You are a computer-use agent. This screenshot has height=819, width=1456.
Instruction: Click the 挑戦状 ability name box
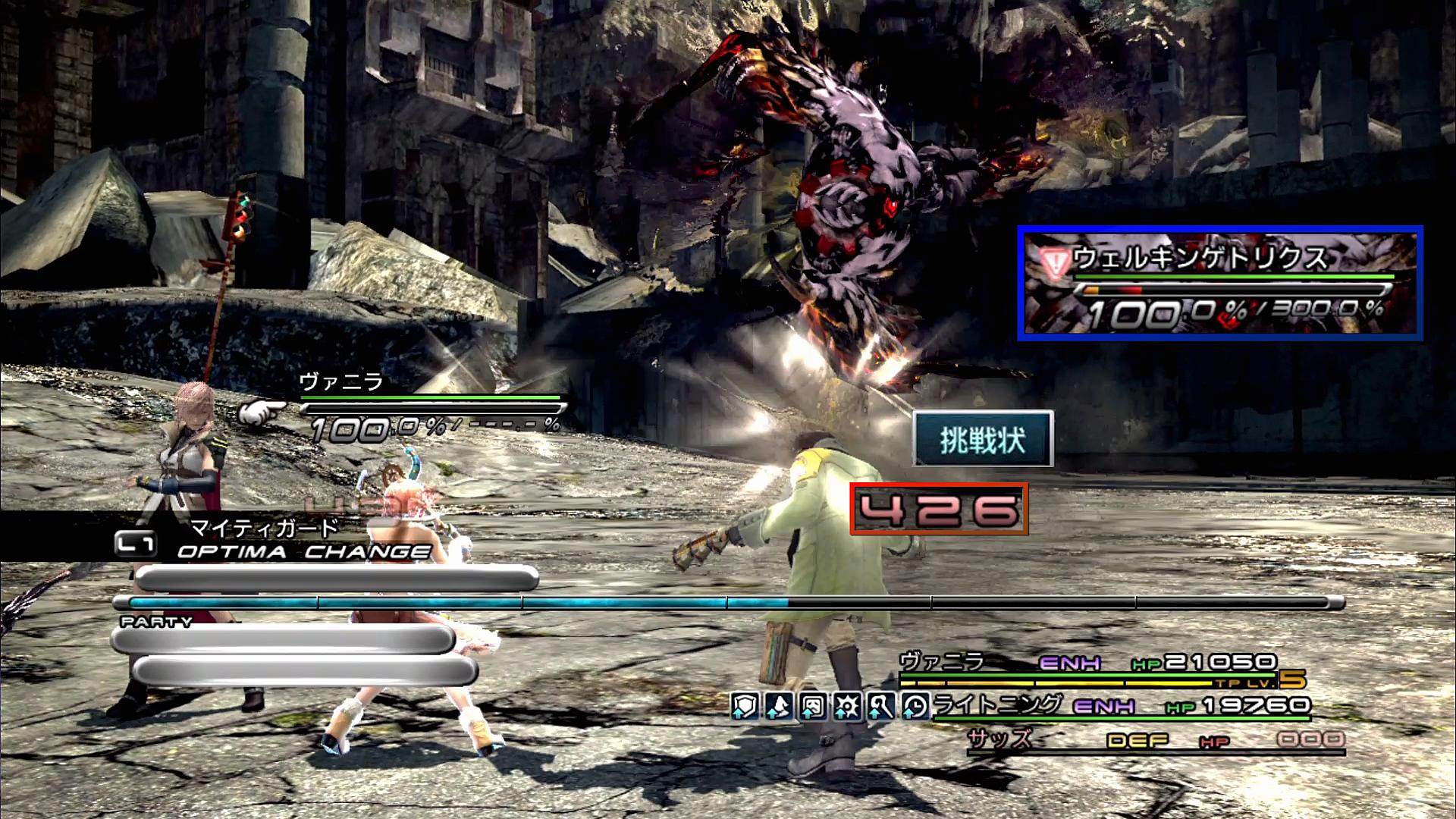tap(983, 439)
